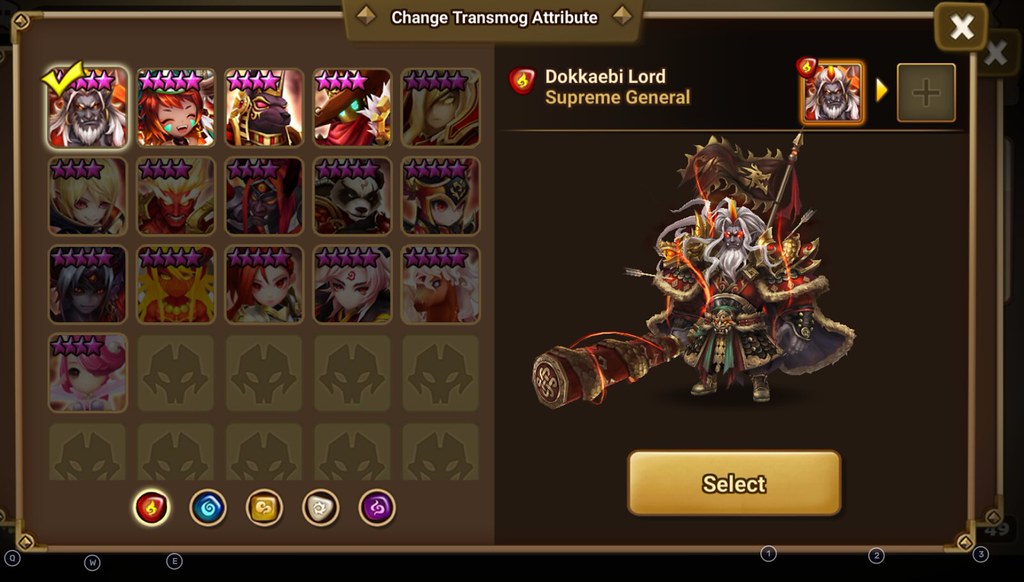Choose the laughing red-haired girl monster
The height and width of the screenshot is (582, 1024).
[x=176, y=108]
